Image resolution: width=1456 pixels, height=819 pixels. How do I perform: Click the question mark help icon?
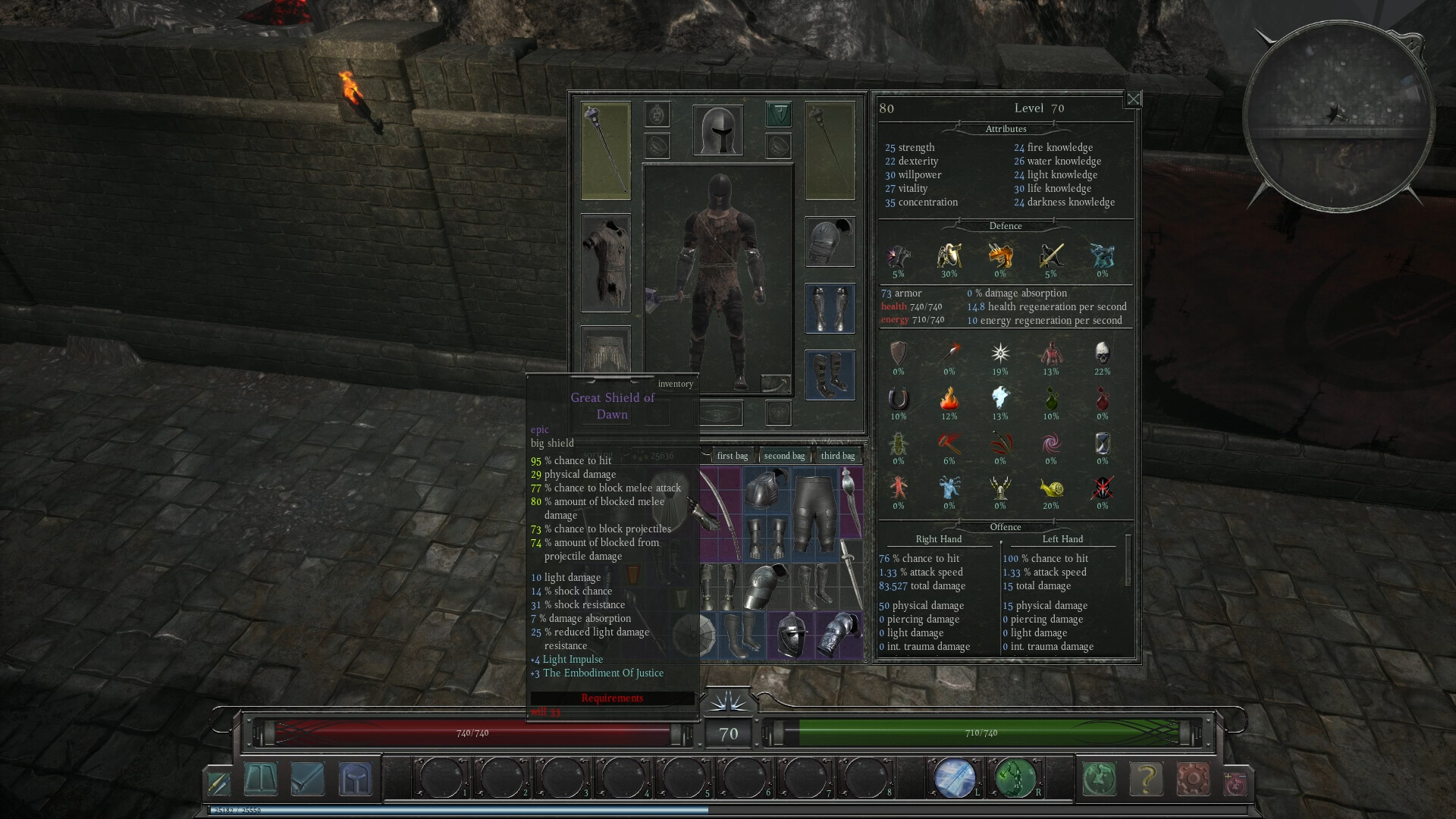pyautogui.click(x=1145, y=779)
